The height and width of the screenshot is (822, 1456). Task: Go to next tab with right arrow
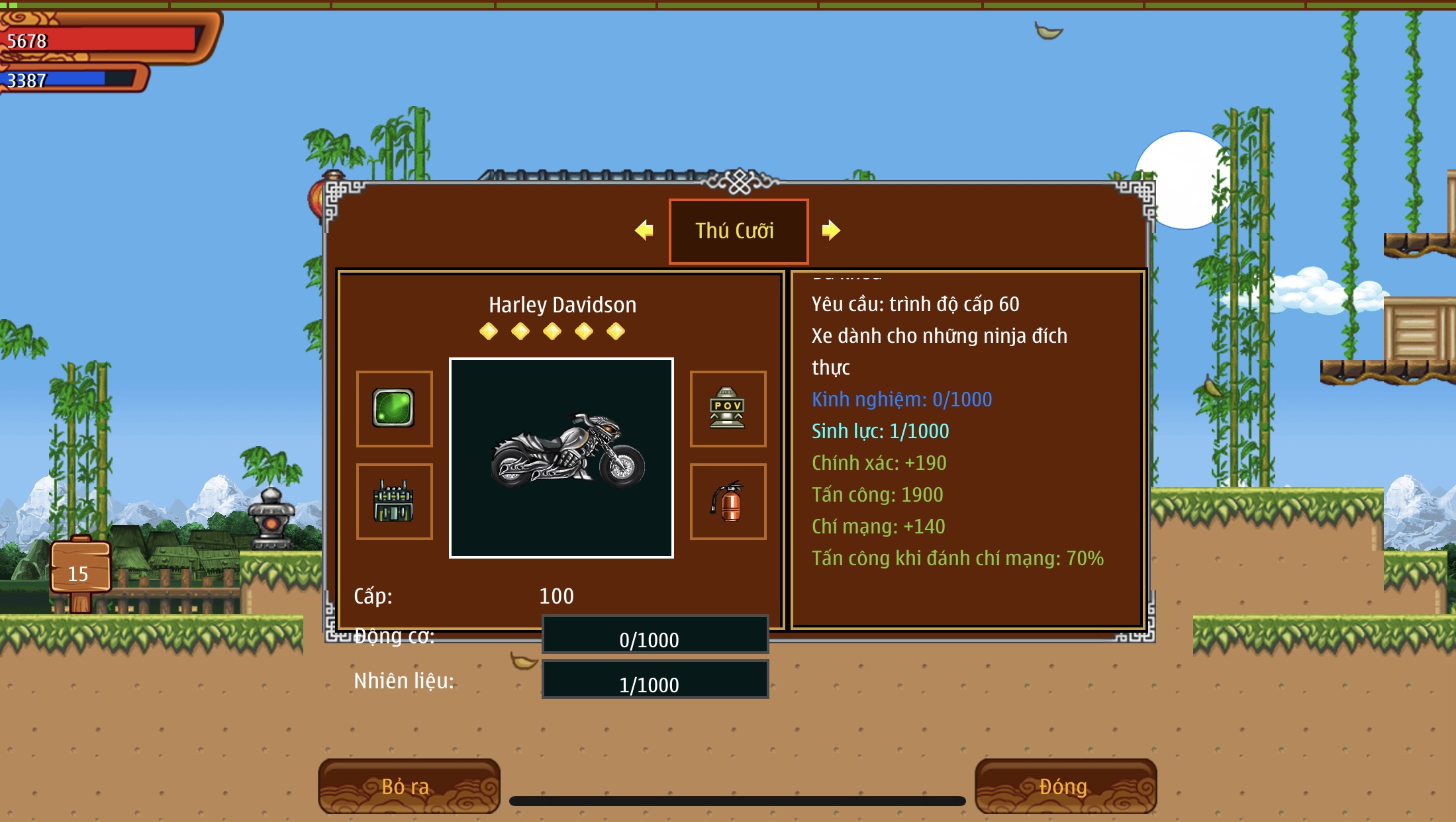[x=831, y=230]
